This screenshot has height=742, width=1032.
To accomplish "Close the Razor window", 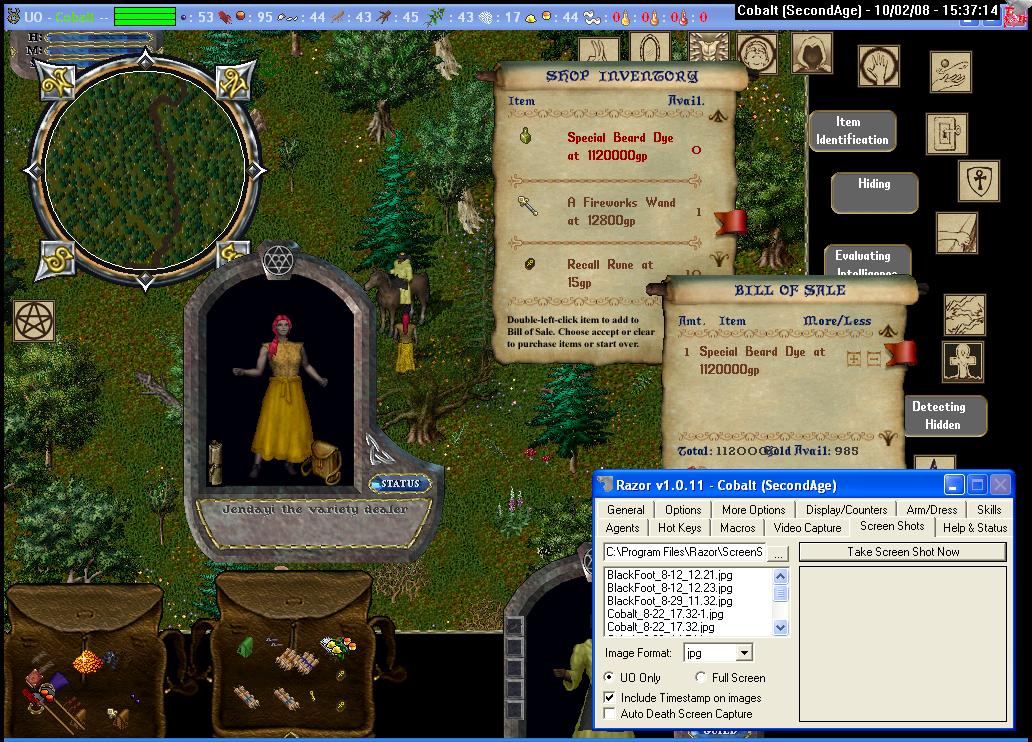I will coord(1000,485).
